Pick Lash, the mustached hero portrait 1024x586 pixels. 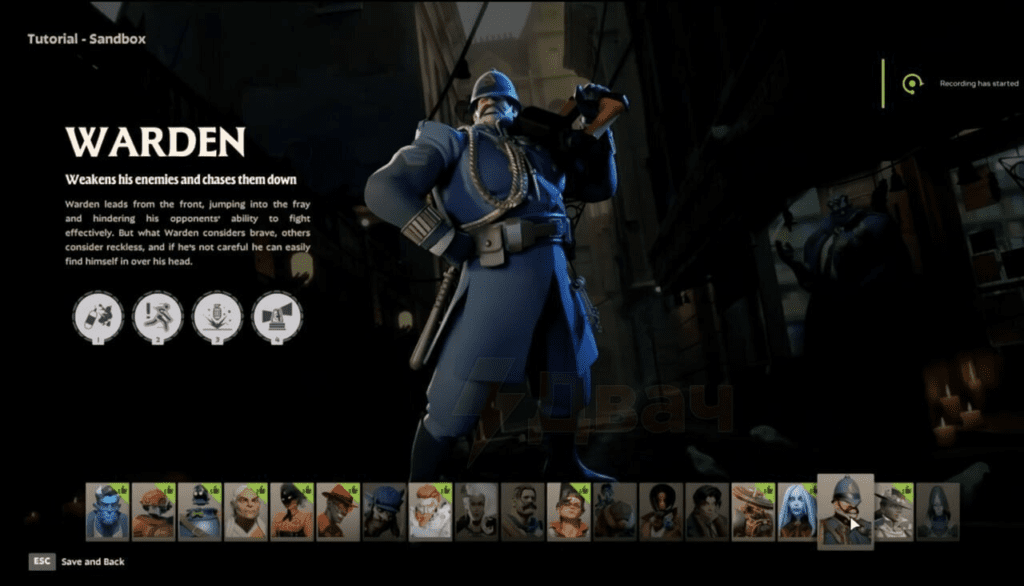(x=522, y=511)
